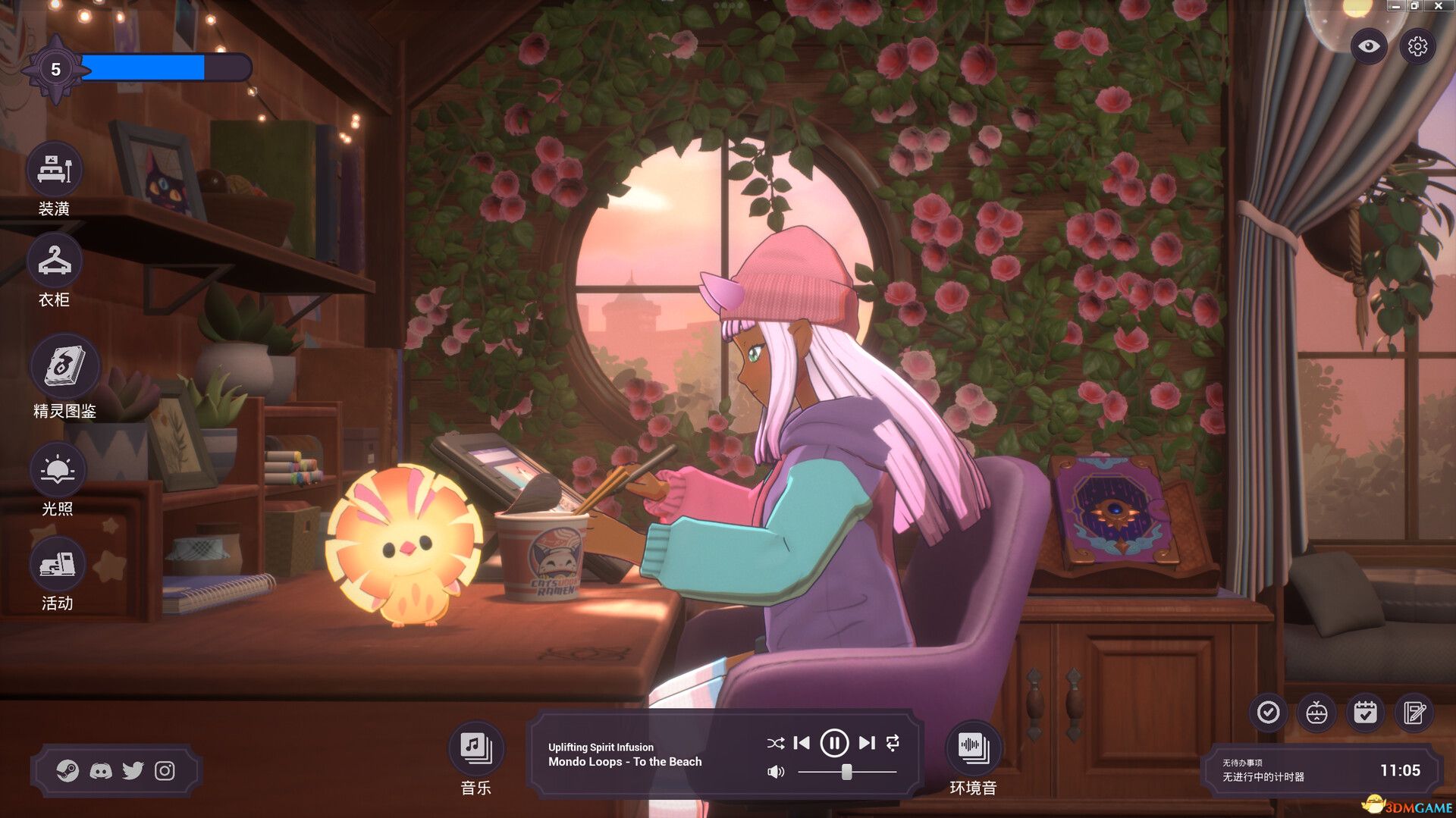Open the 装潢 room decoration panel
1456x818 pixels.
pos(56,171)
